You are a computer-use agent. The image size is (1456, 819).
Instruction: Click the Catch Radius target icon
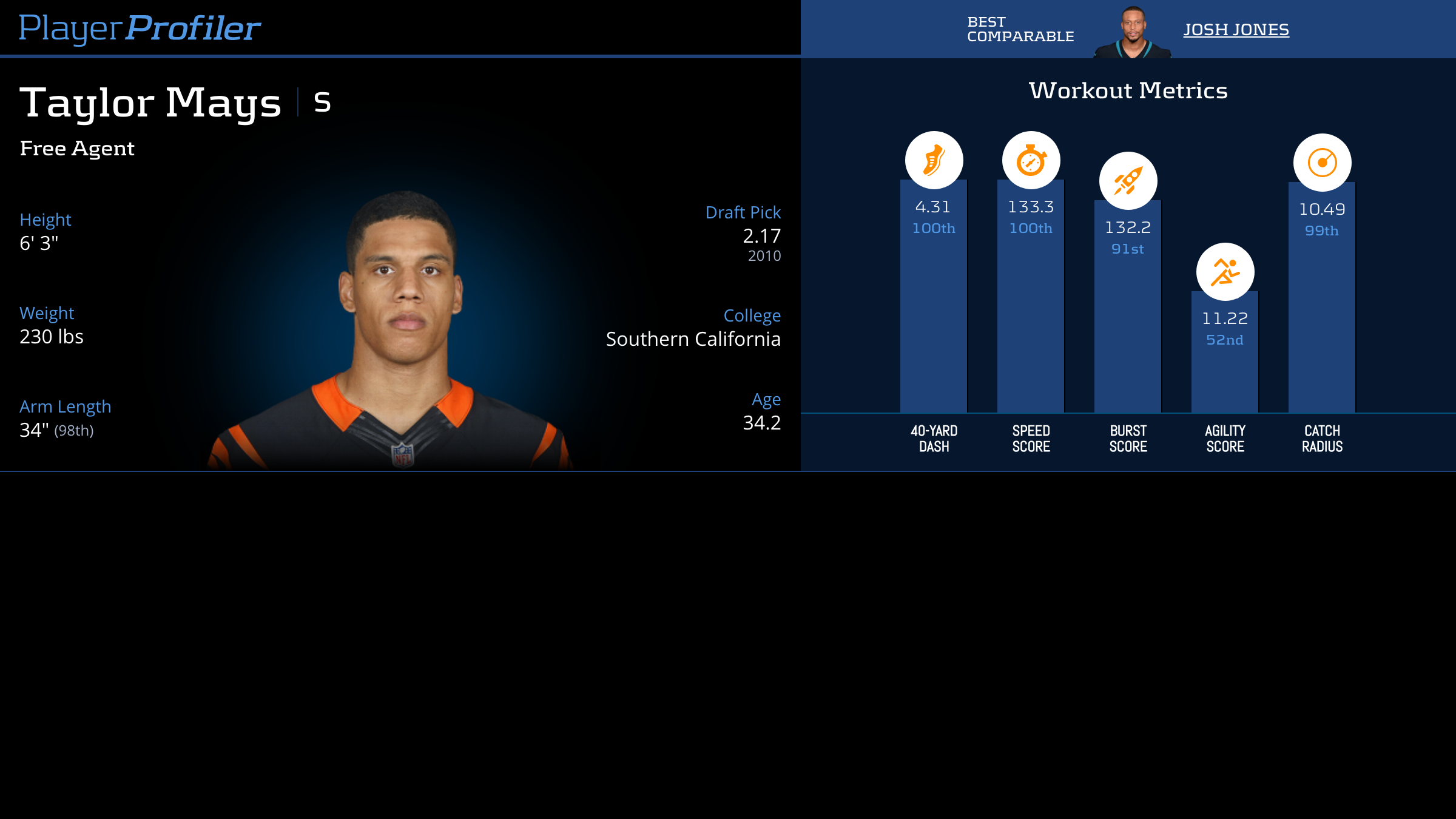tap(1322, 163)
